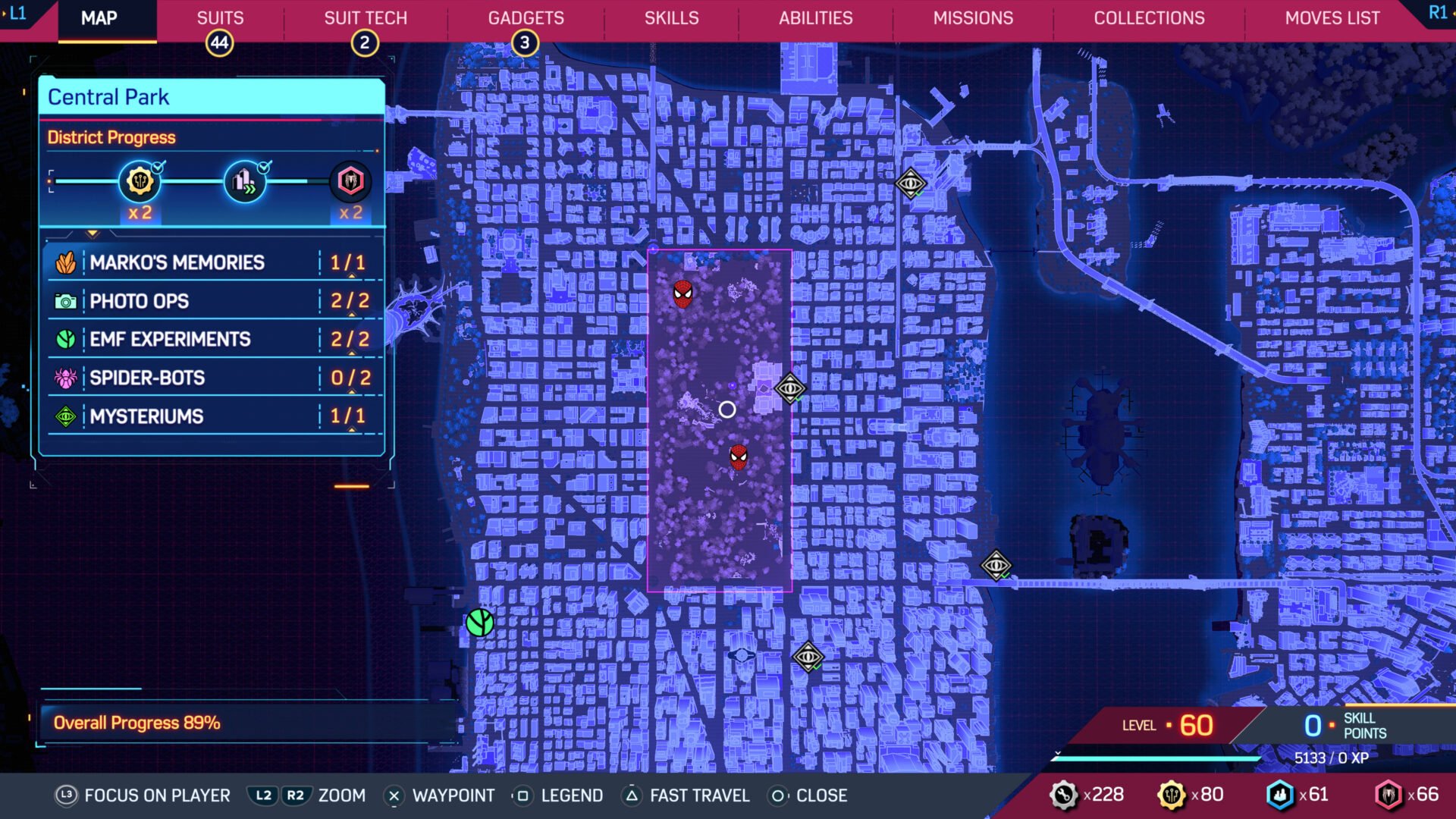Select the pink Spider-Bots spider icon
Image resolution: width=1456 pixels, height=819 pixels.
tap(67, 377)
